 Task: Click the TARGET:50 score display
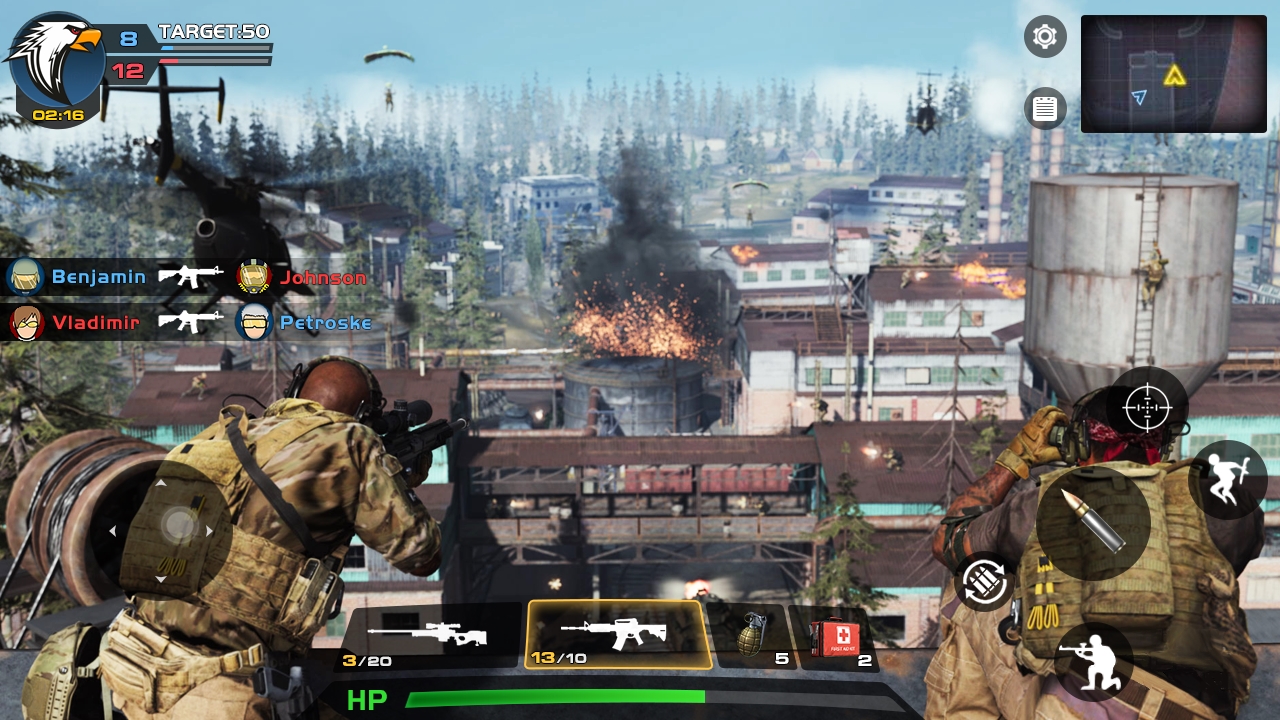213,31
